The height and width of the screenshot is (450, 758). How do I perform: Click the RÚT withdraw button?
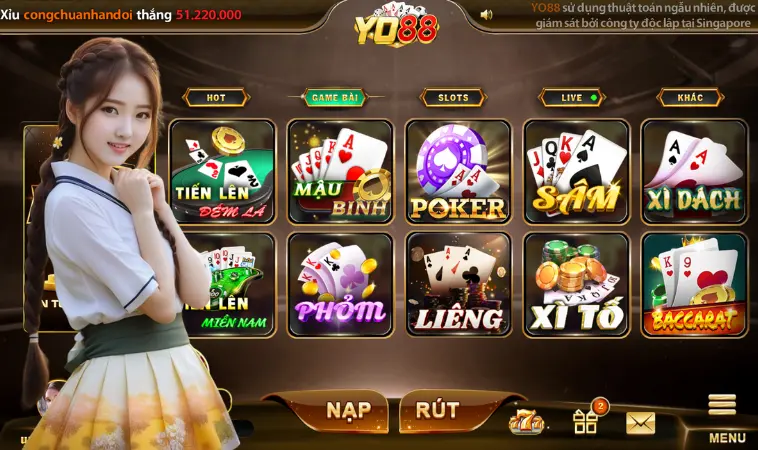tap(437, 411)
